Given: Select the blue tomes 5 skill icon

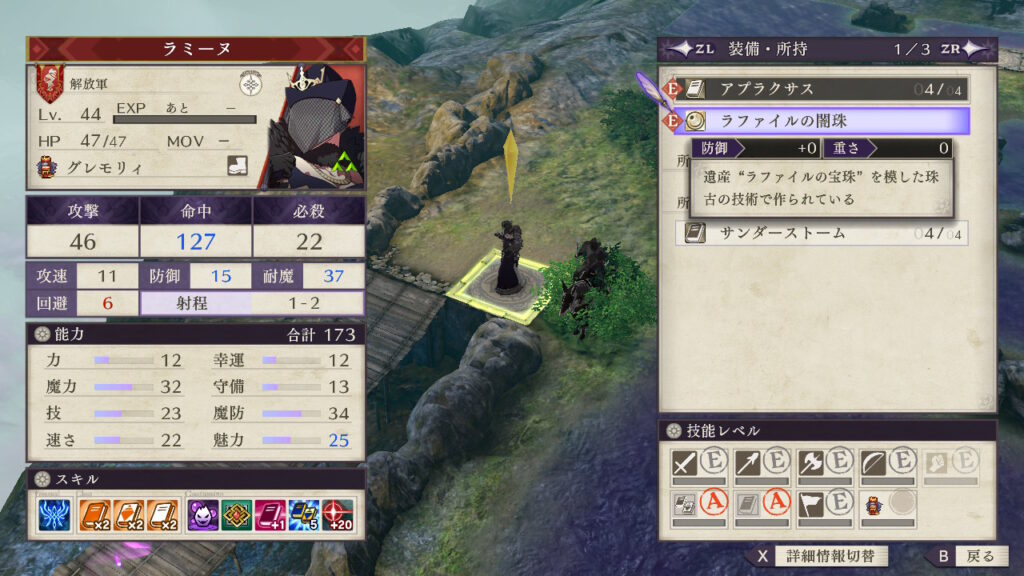Looking at the screenshot, I should [303, 515].
